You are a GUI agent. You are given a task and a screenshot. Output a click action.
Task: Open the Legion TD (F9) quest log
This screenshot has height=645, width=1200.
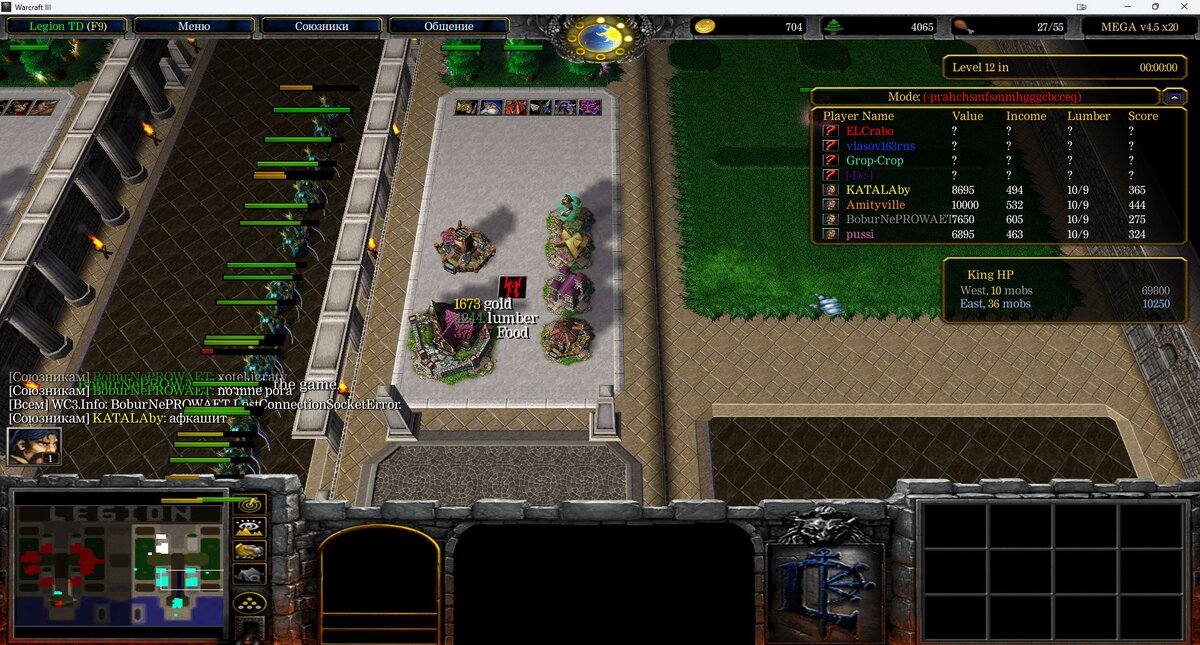point(67,26)
